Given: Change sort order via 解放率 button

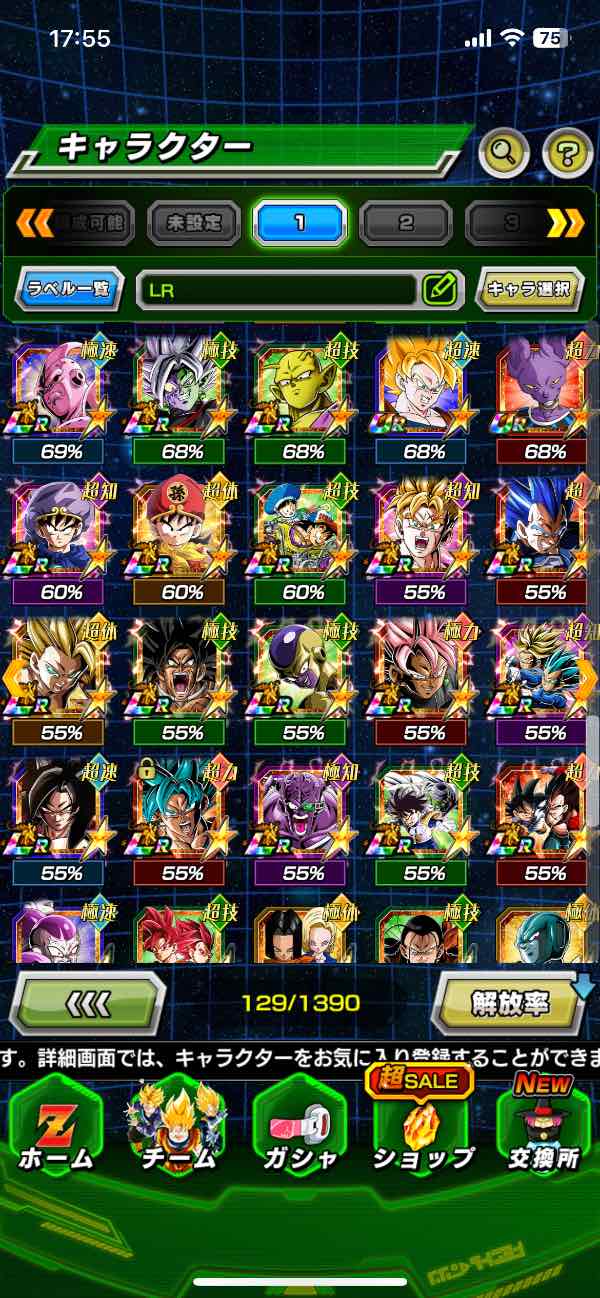Looking at the screenshot, I should click(510, 1002).
